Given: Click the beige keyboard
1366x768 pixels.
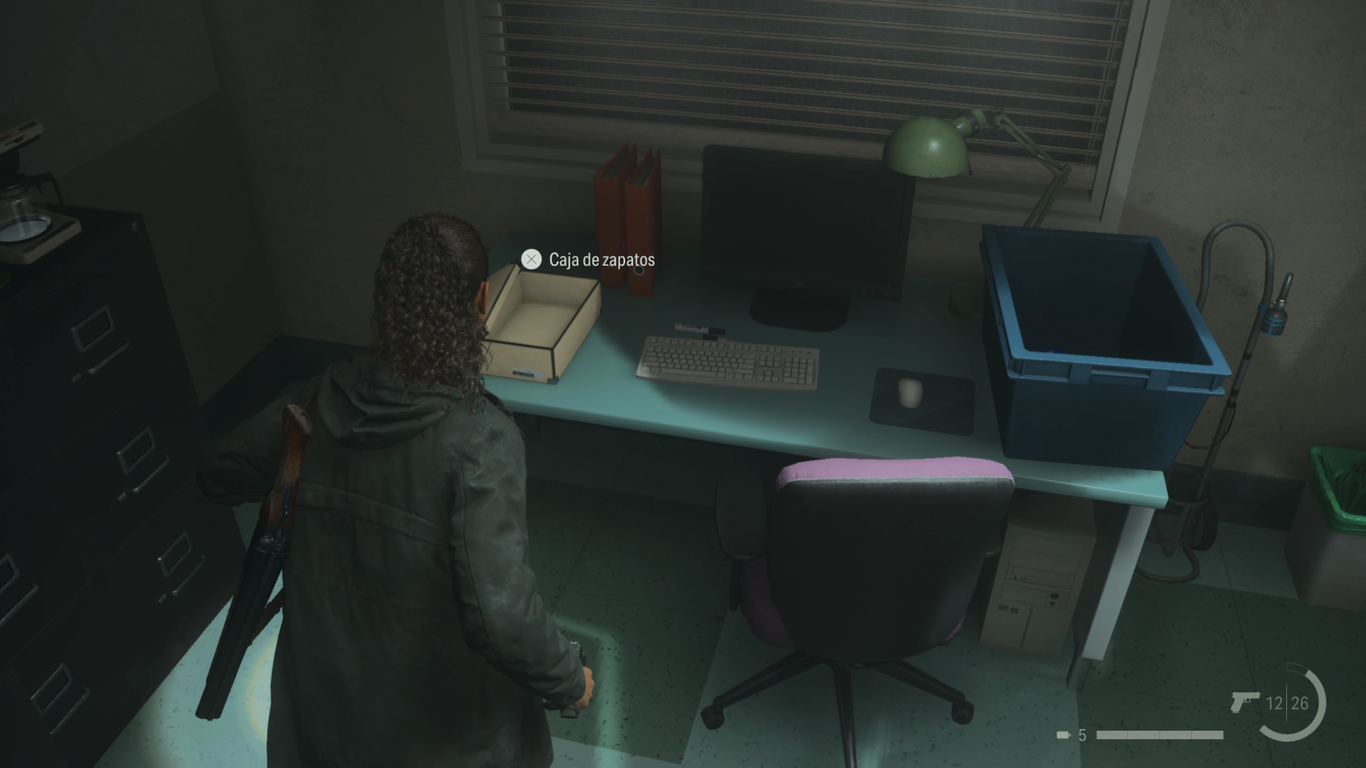Looking at the screenshot, I should tap(725, 360).
